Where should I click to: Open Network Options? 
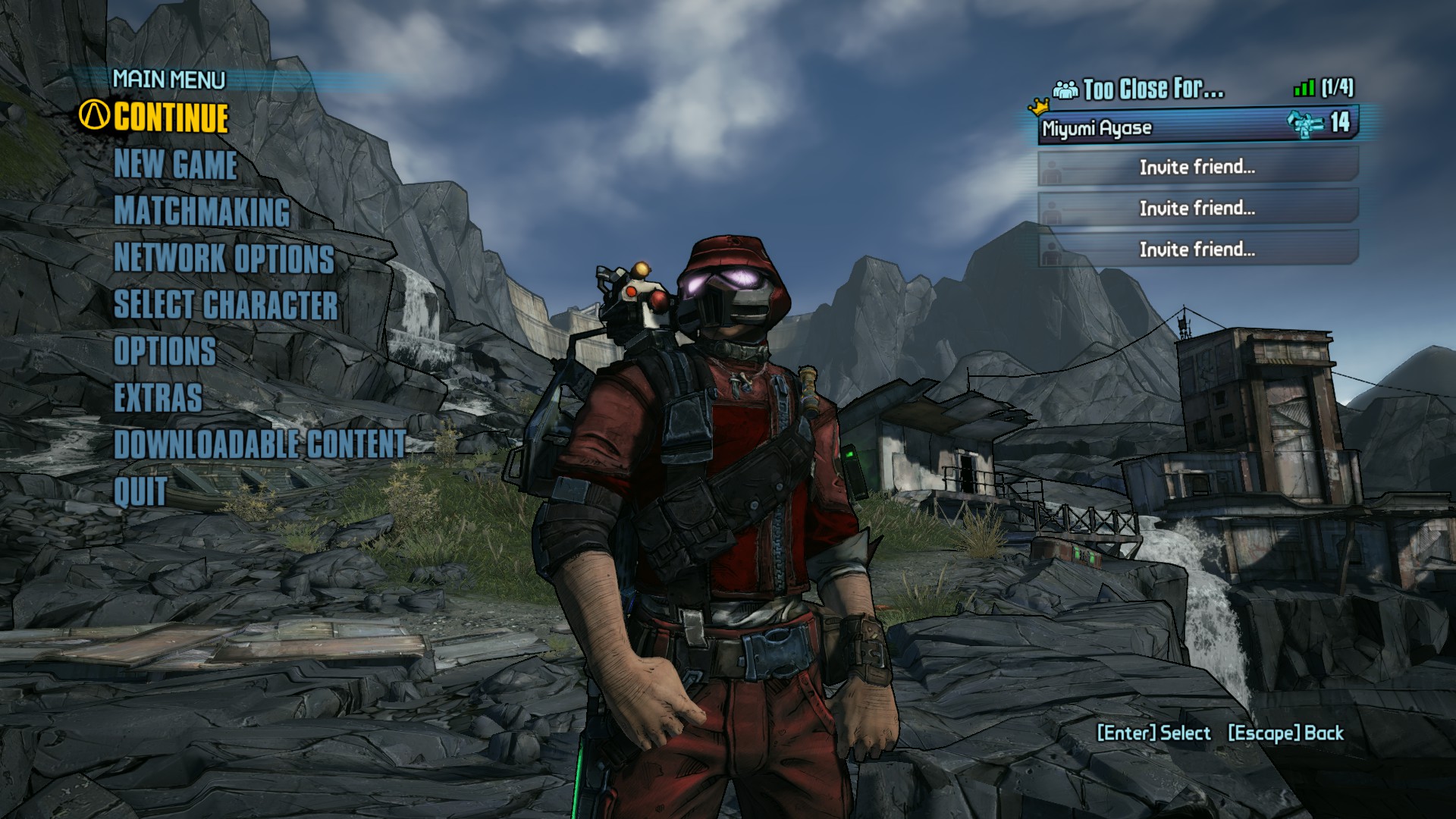pyautogui.click(x=224, y=259)
